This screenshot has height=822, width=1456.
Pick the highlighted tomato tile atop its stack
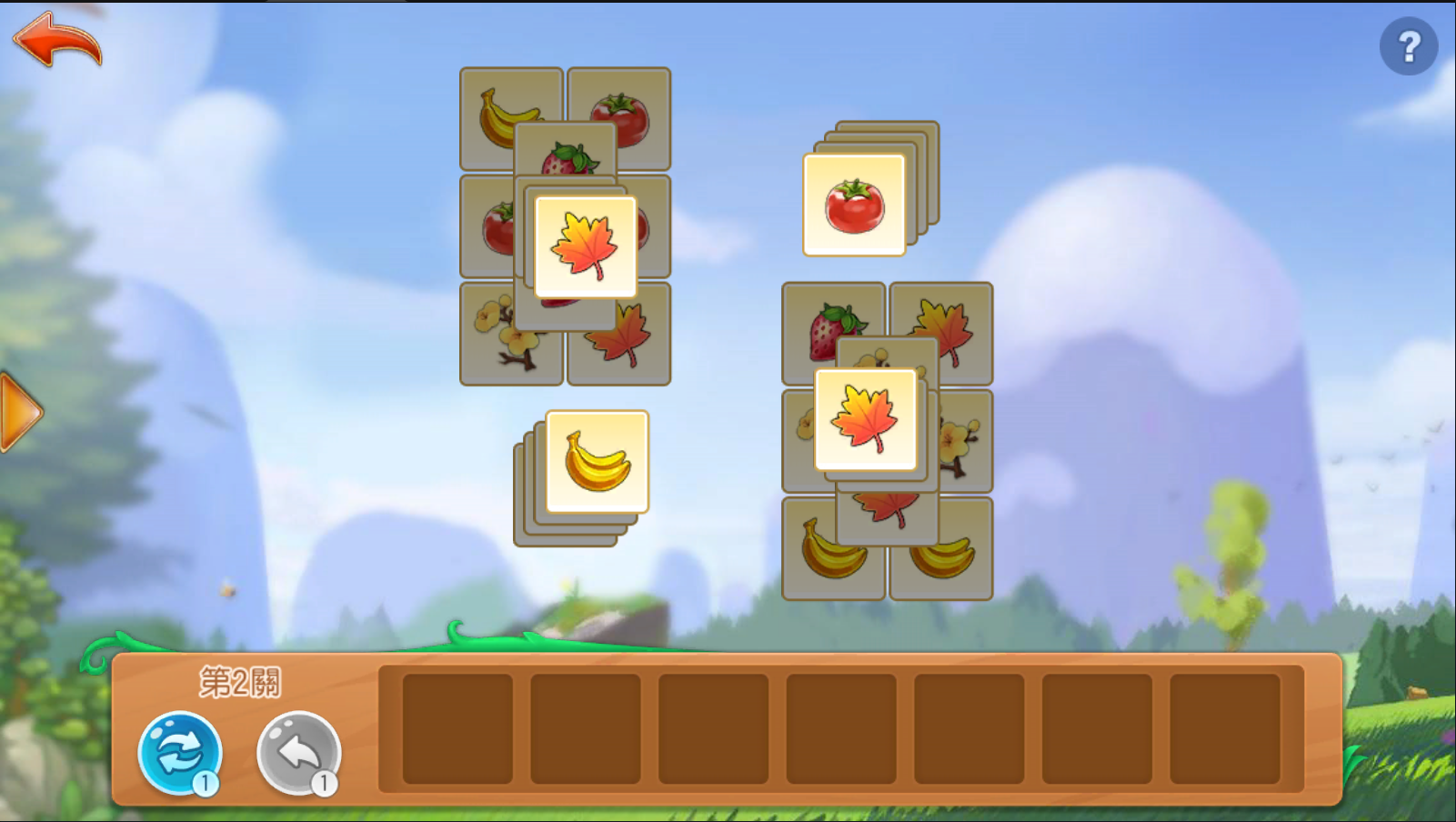point(854,205)
